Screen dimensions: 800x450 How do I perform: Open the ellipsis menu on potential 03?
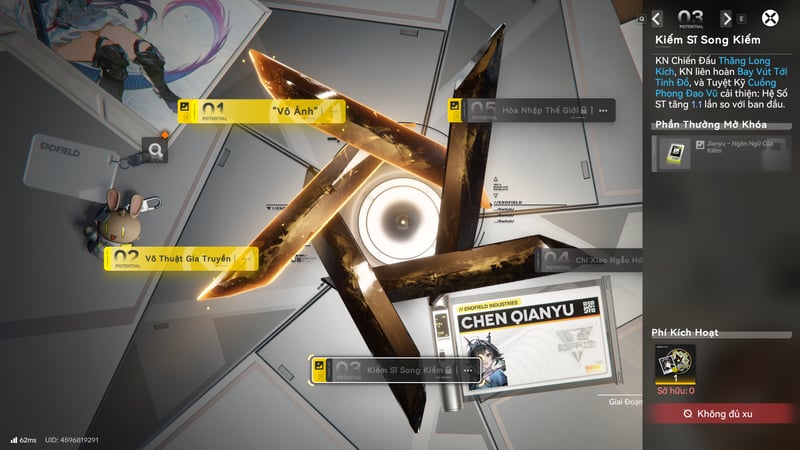pos(466,371)
